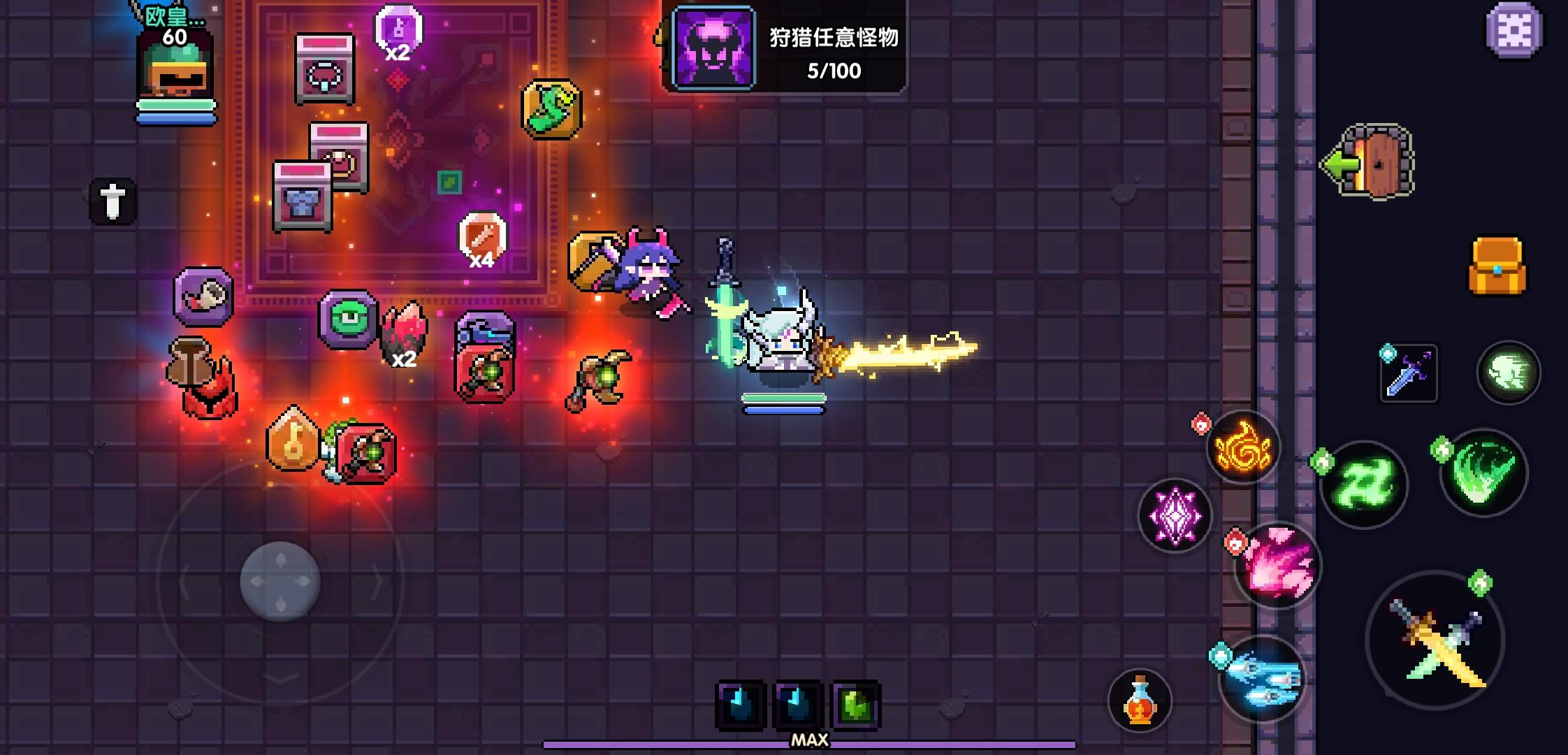Exit through the door with green arrow
The width and height of the screenshot is (1568, 755).
tap(1370, 162)
